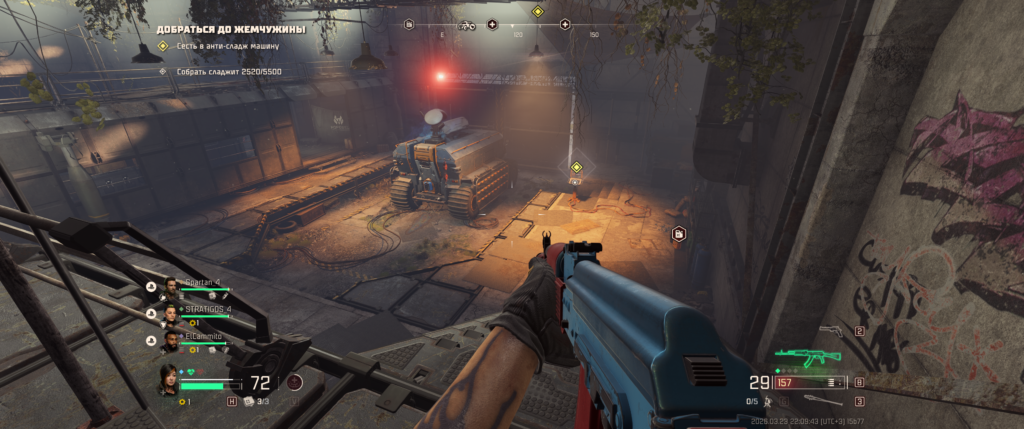Click the medkit dice icon showing 3/3
This screenshot has height=429, width=1024.
click(248, 401)
